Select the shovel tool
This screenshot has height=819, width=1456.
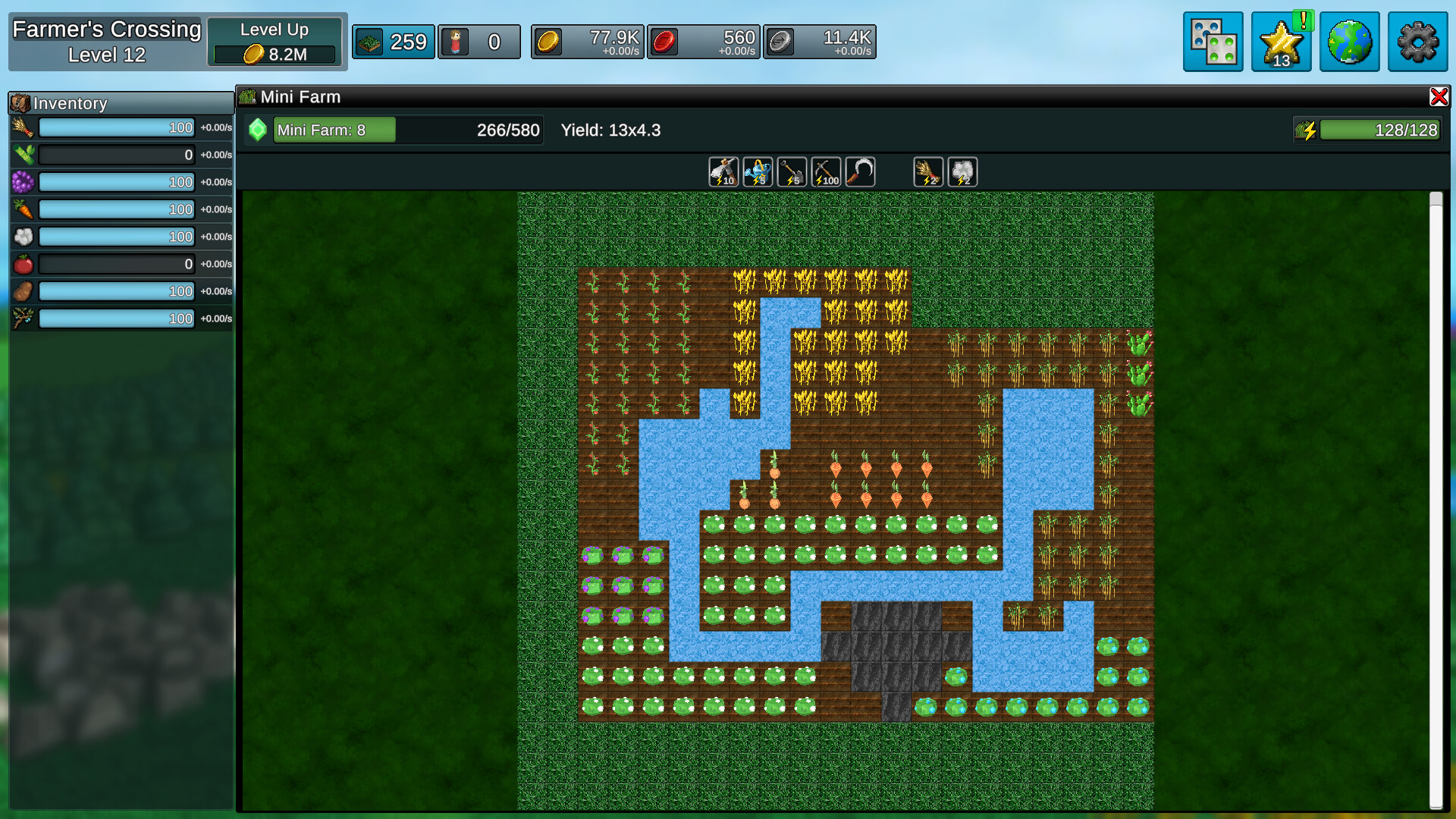point(792,171)
